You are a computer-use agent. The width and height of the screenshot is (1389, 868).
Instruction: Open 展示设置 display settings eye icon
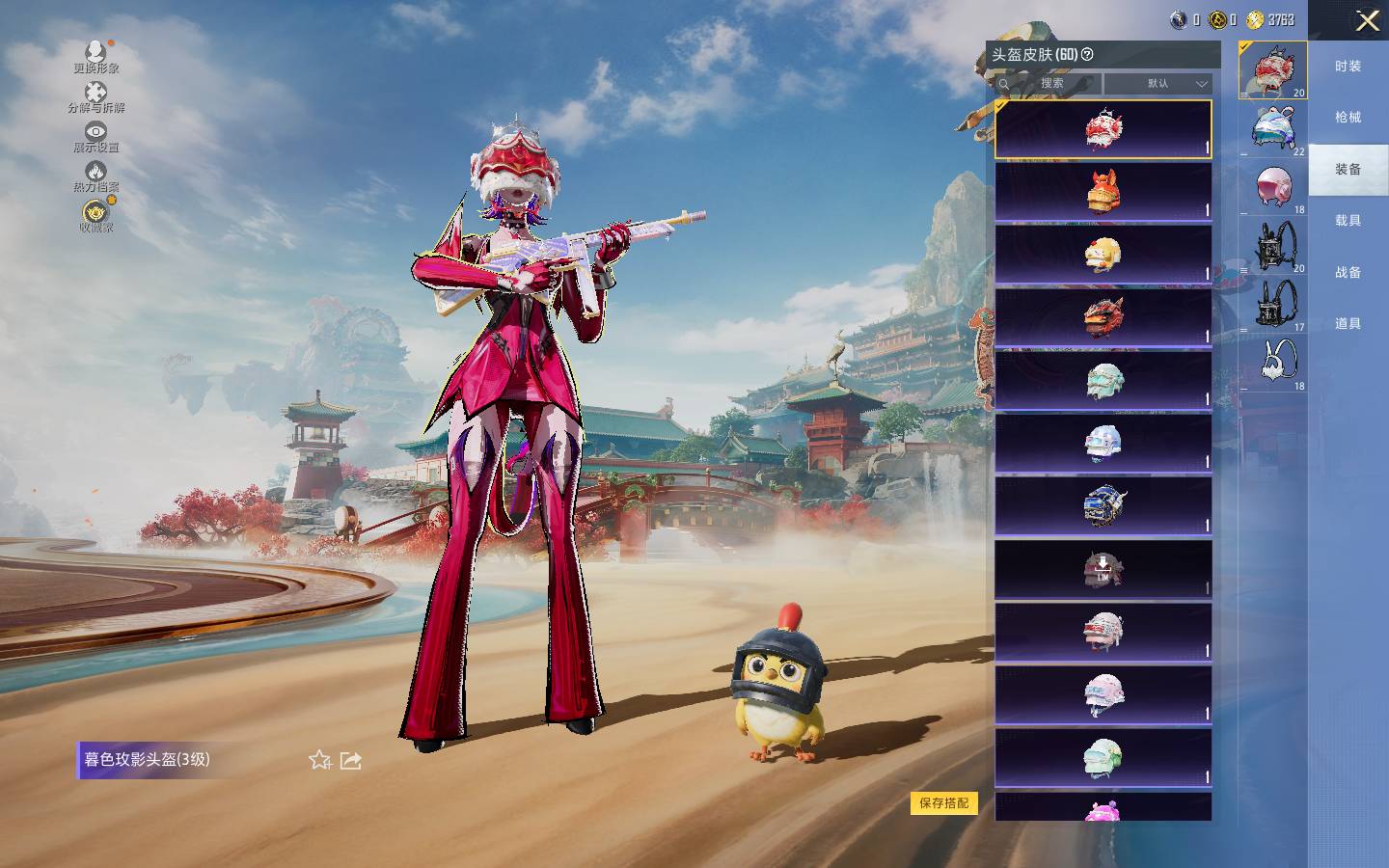click(x=95, y=136)
